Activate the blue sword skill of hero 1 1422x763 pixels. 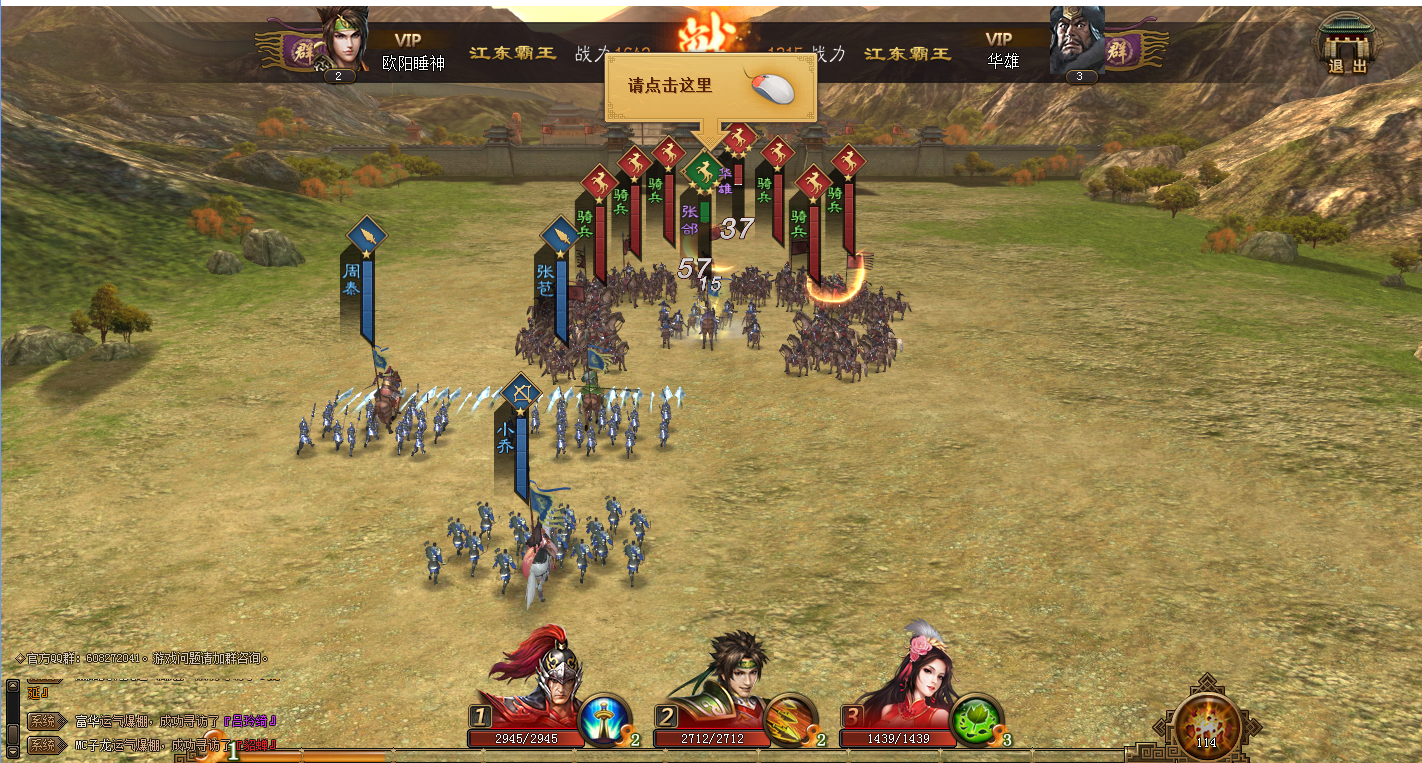(604, 718)
